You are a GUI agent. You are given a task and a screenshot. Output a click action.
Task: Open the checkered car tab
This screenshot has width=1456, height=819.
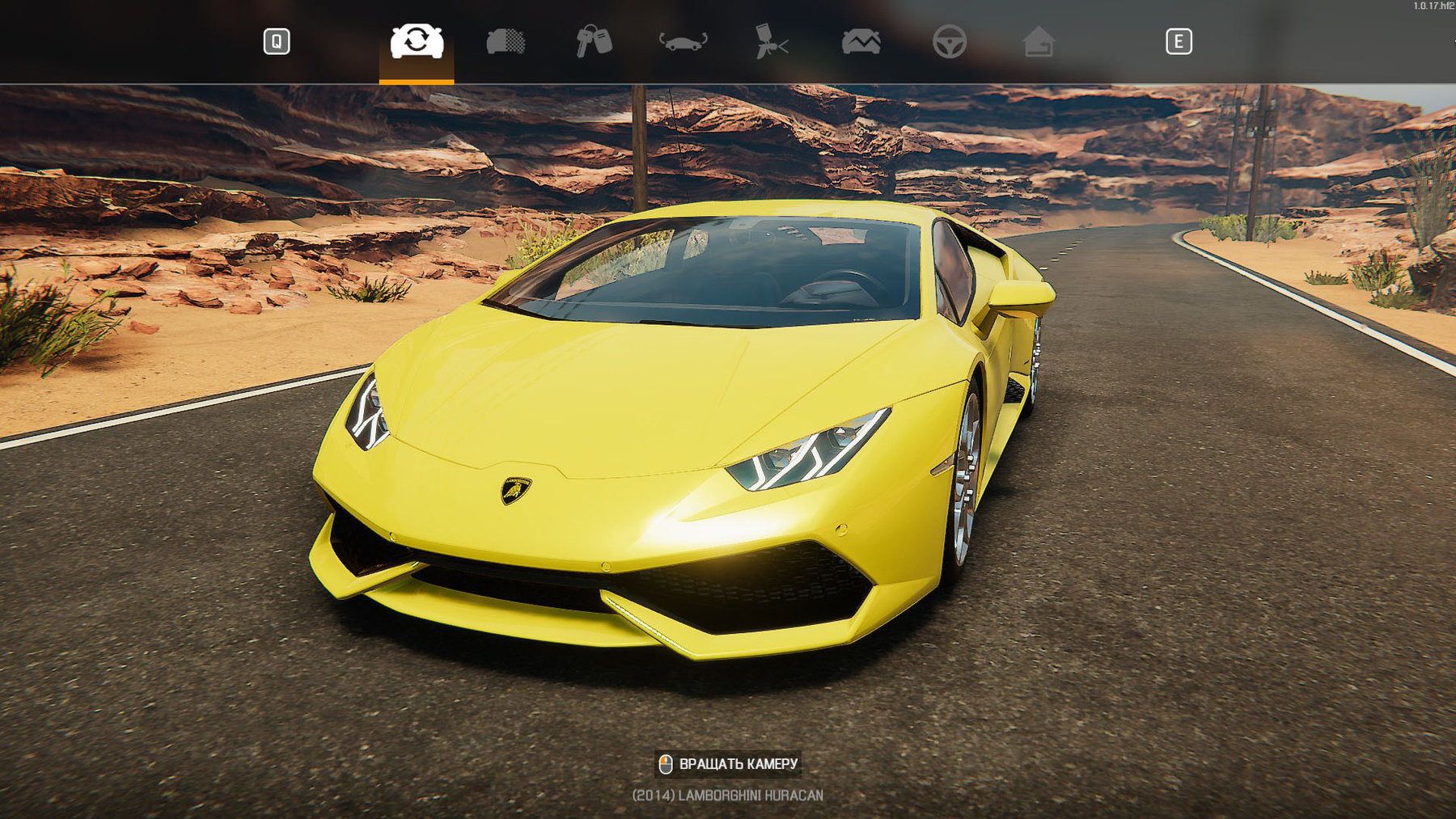pos(506,41)
